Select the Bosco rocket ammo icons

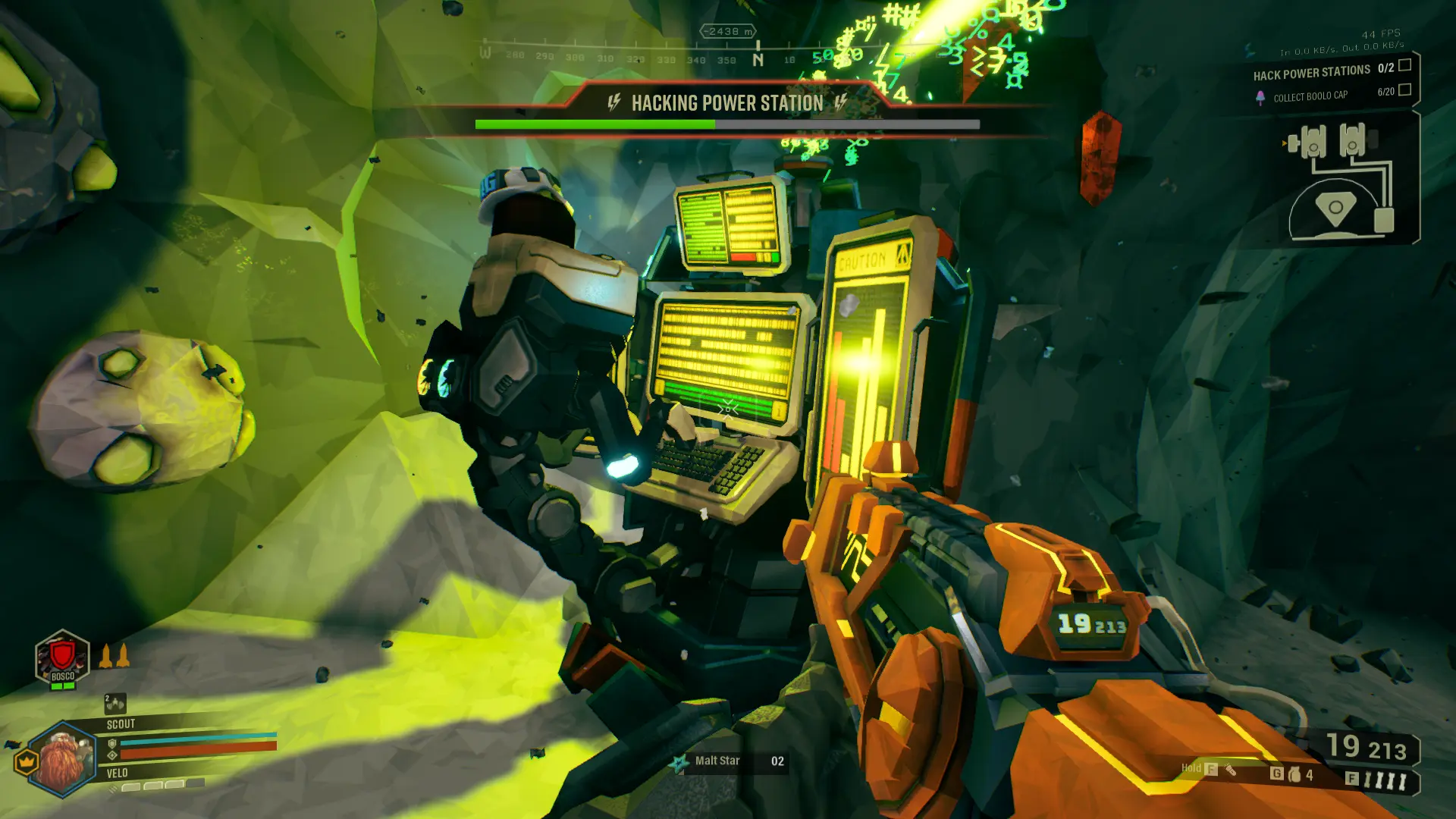(x=115, y=656)
